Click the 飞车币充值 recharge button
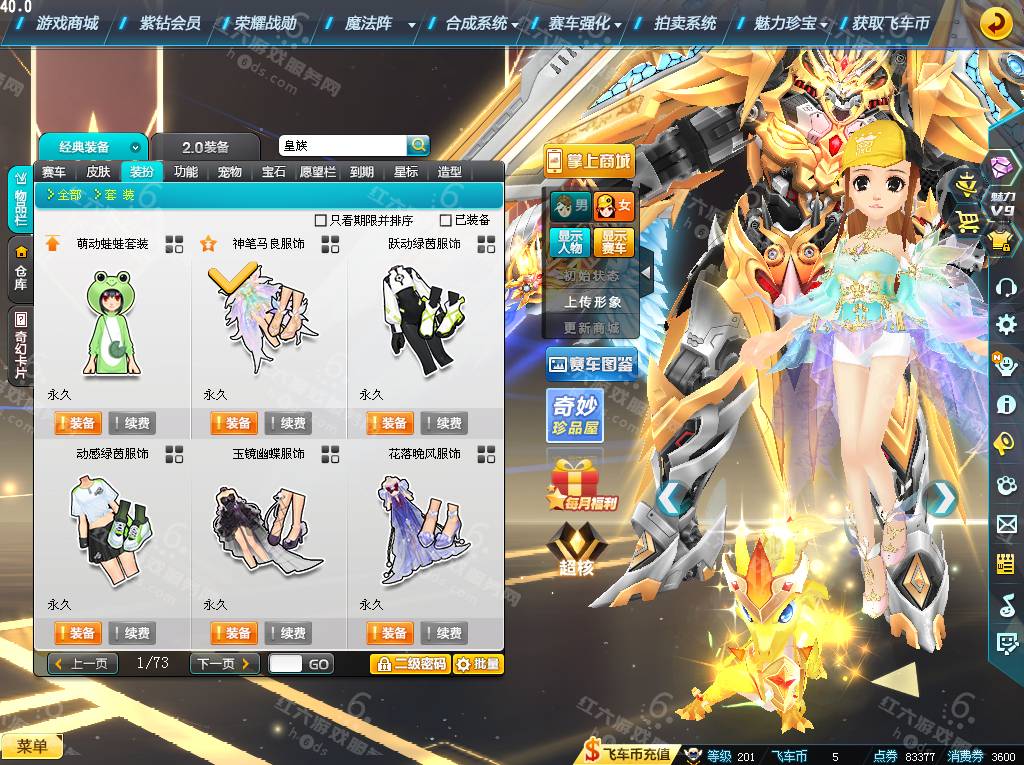 click(x=628, y=755)
